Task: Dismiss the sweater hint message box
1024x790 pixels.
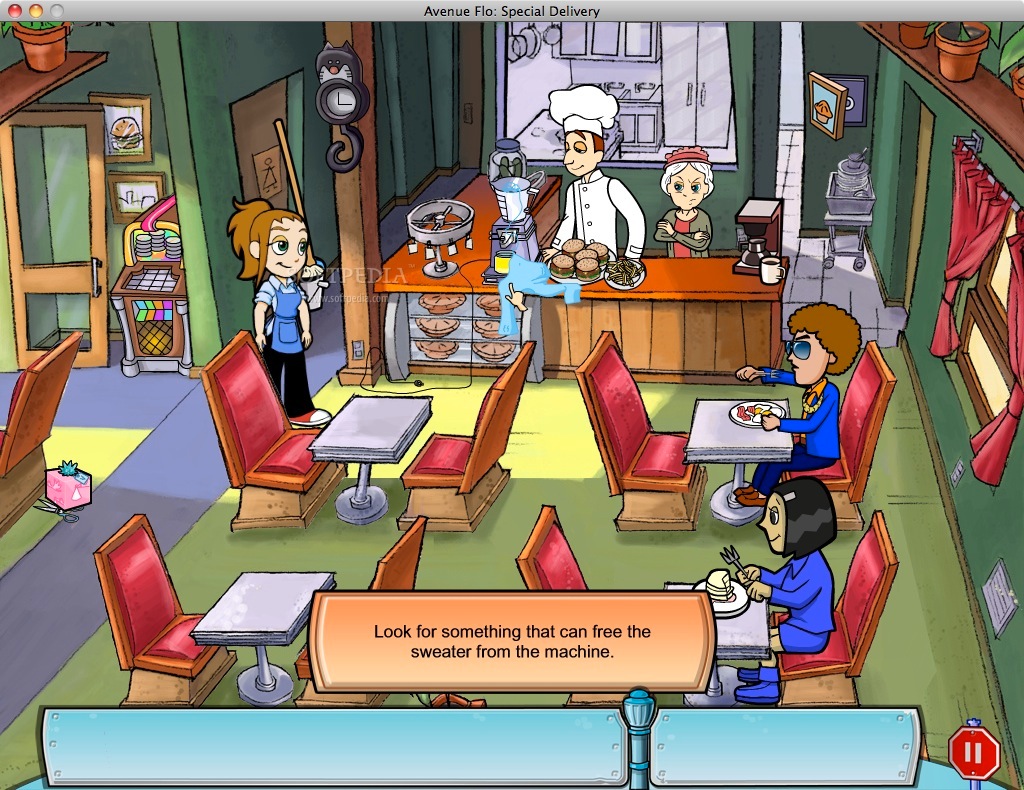Action: pos(511,641)
